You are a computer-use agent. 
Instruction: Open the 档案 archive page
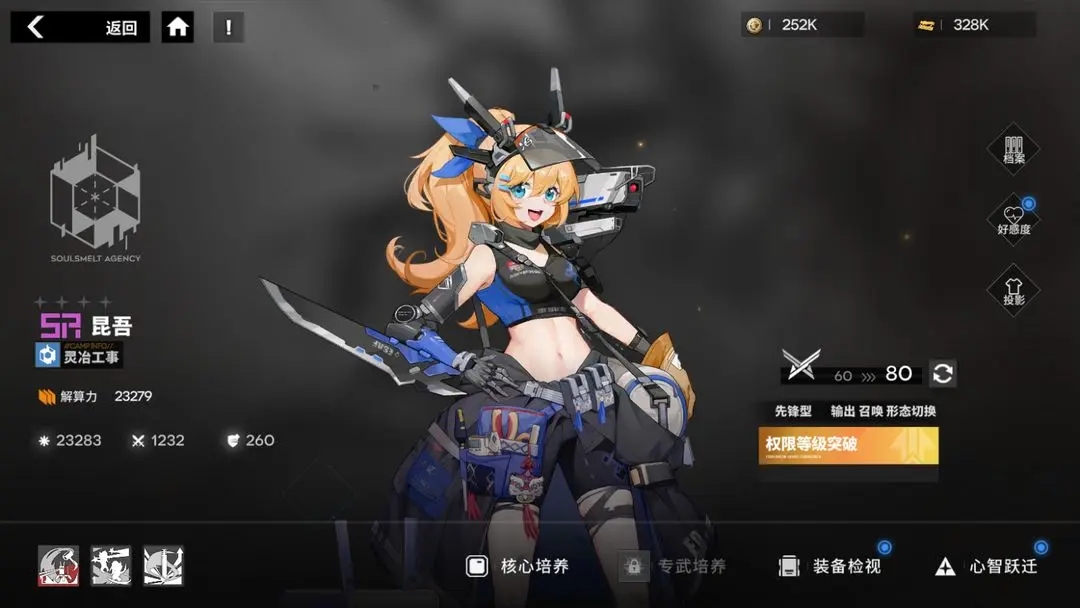click(x=1013, y=149)
